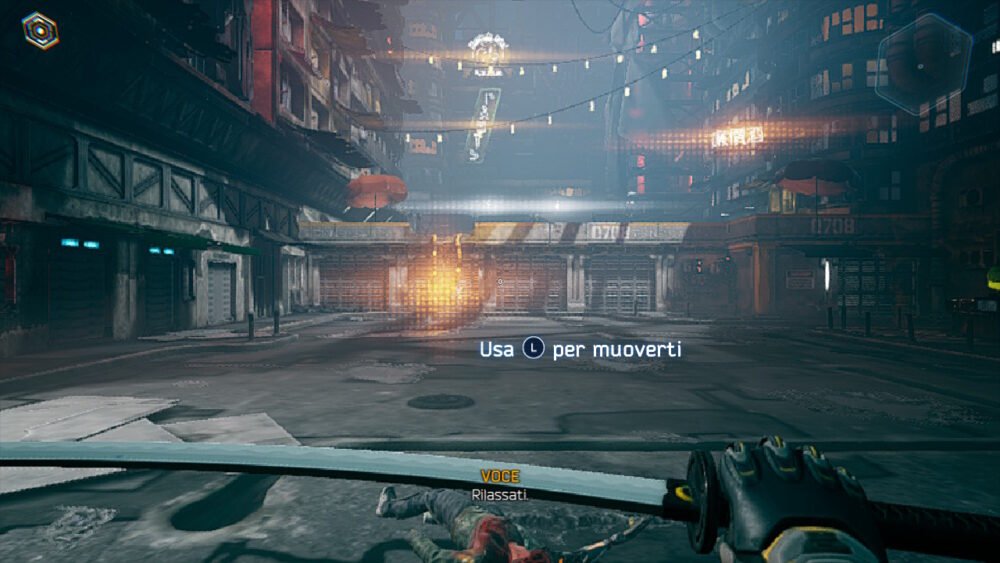Open the hexagonal minimap
The height and width of the screenshot is (563, 1000).
[923, 64]
